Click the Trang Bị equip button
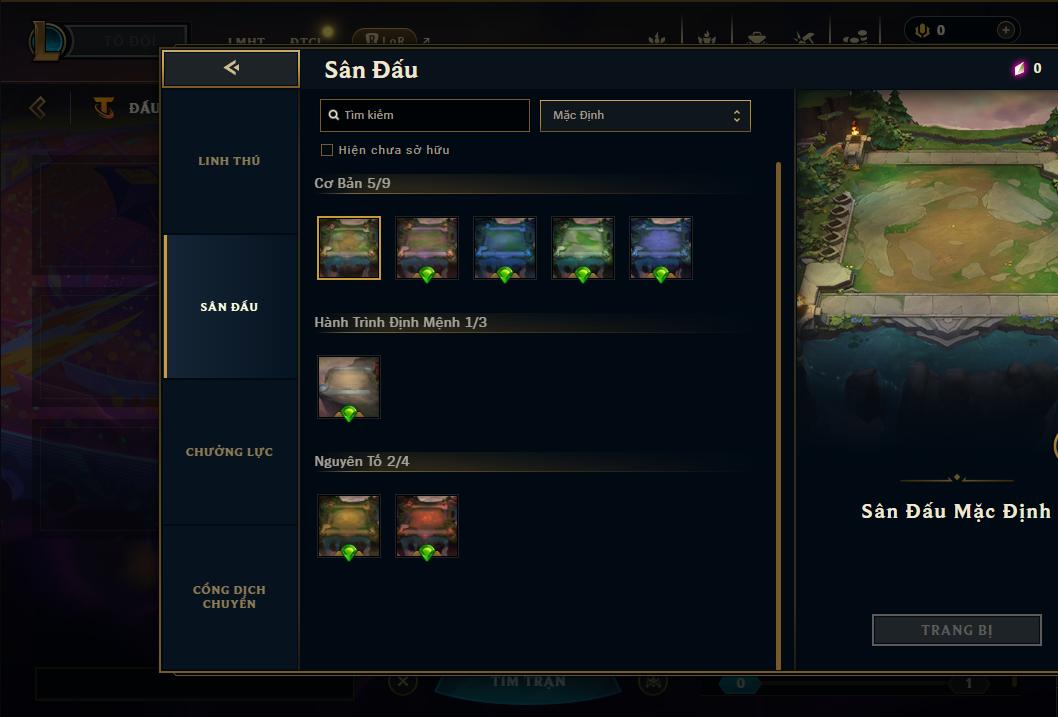 coord(956,630)
